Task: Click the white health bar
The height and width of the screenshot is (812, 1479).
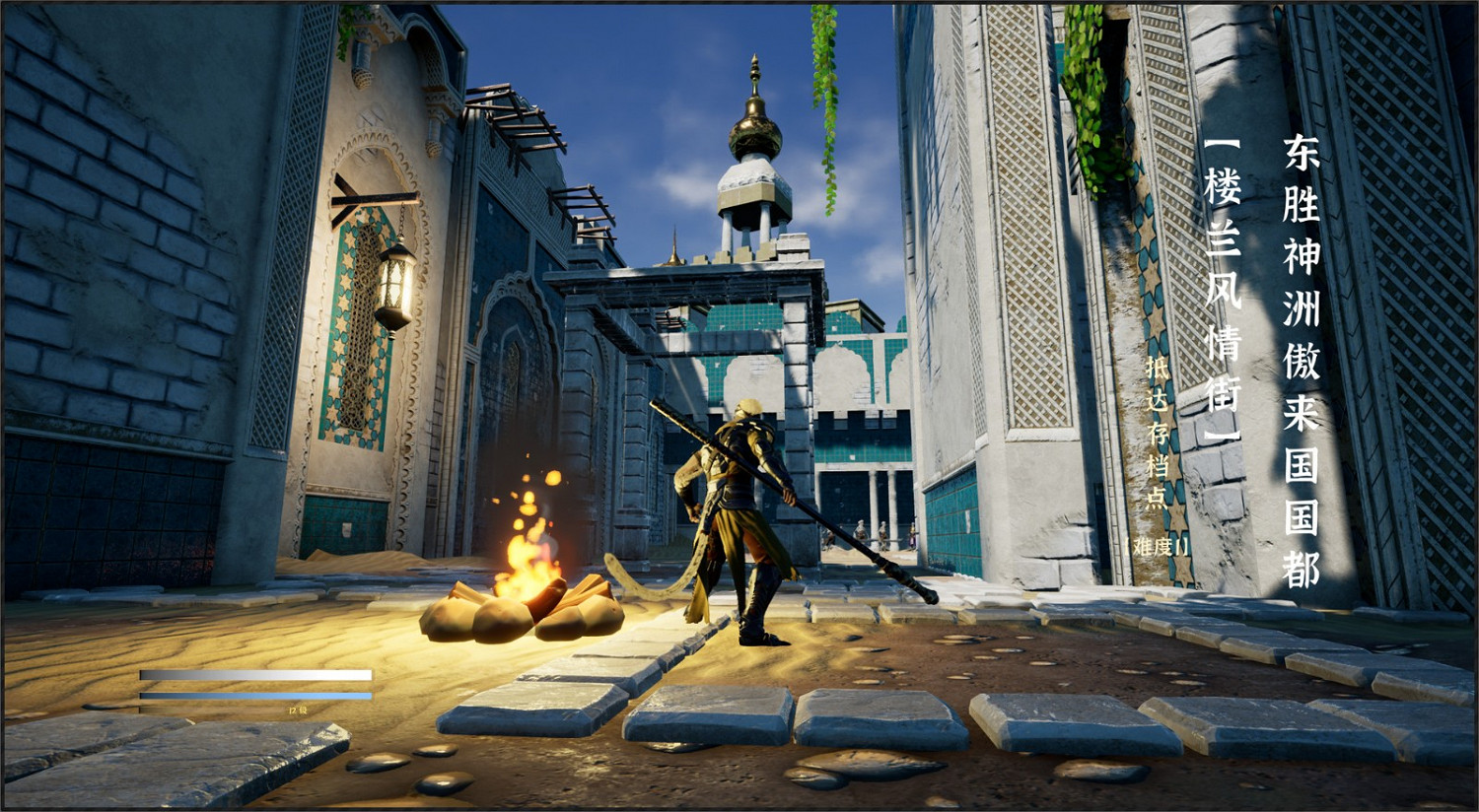Action: pyautogui.click(x=256, y=675)
